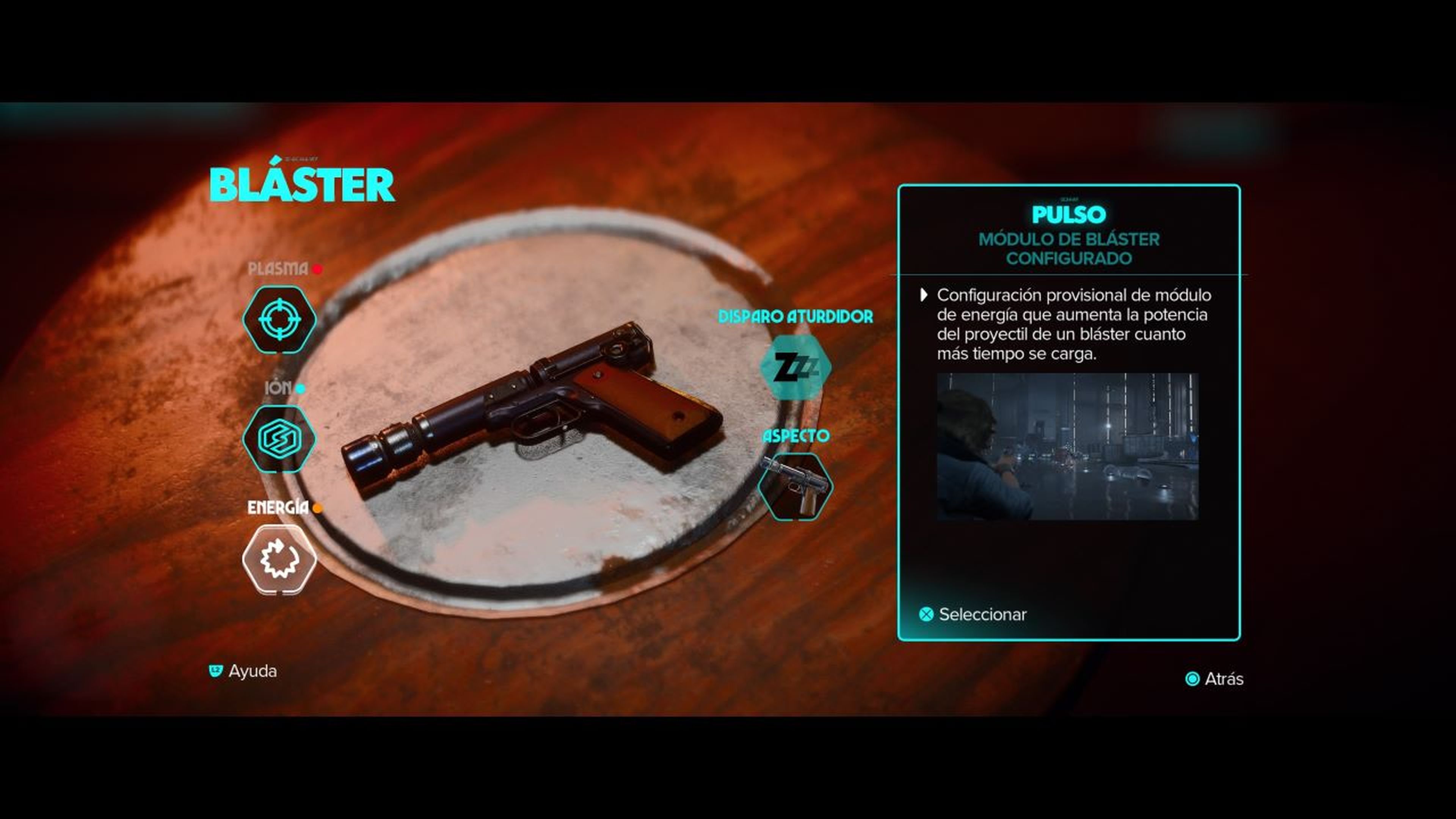Viewport: 1456px width, 819px height.
Task: Choose the Ion module hexagon icon
Action: pyautogui.click(x=279, y=439)
